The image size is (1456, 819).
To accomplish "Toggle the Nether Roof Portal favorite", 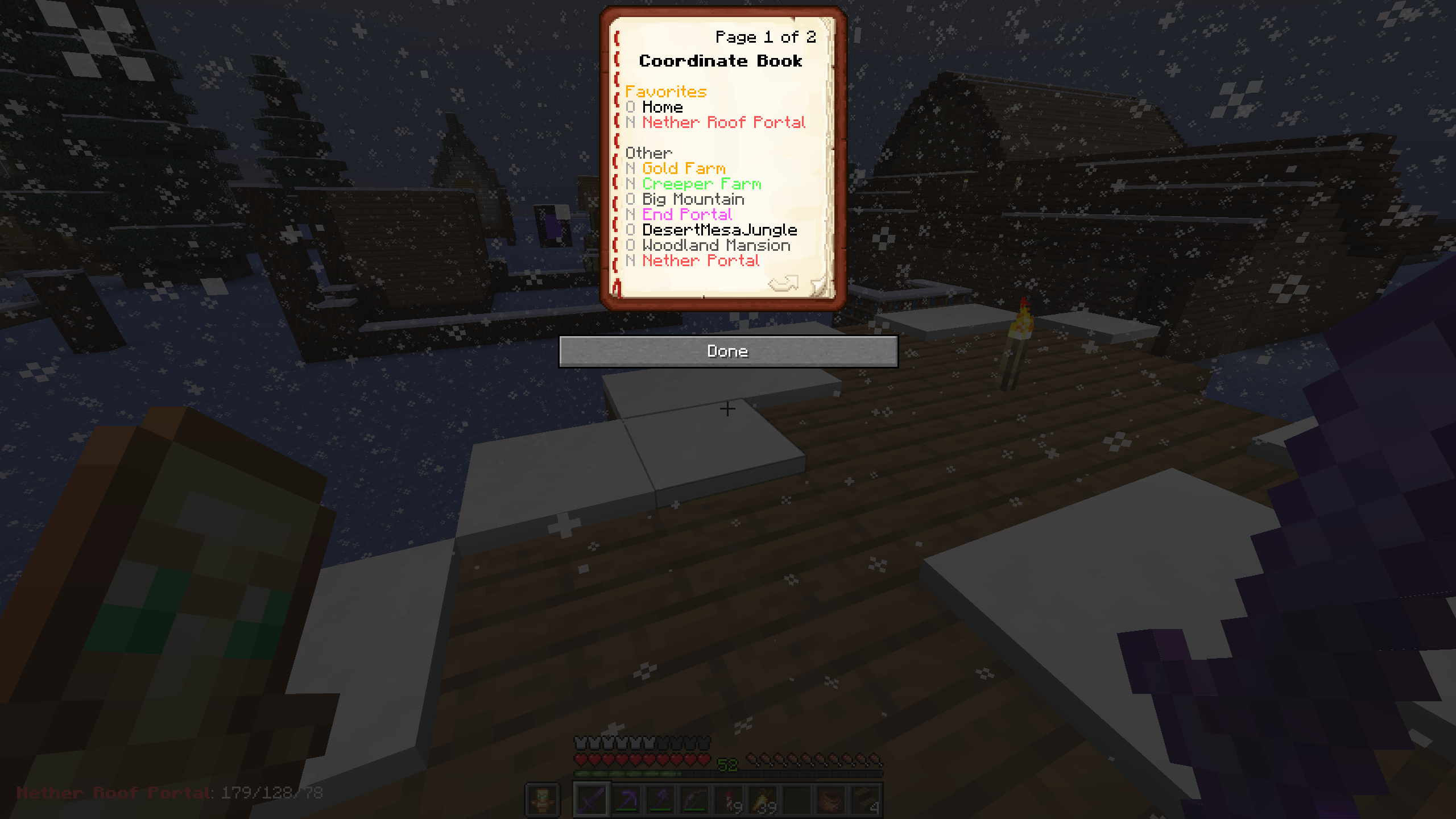I will point(629,123).
